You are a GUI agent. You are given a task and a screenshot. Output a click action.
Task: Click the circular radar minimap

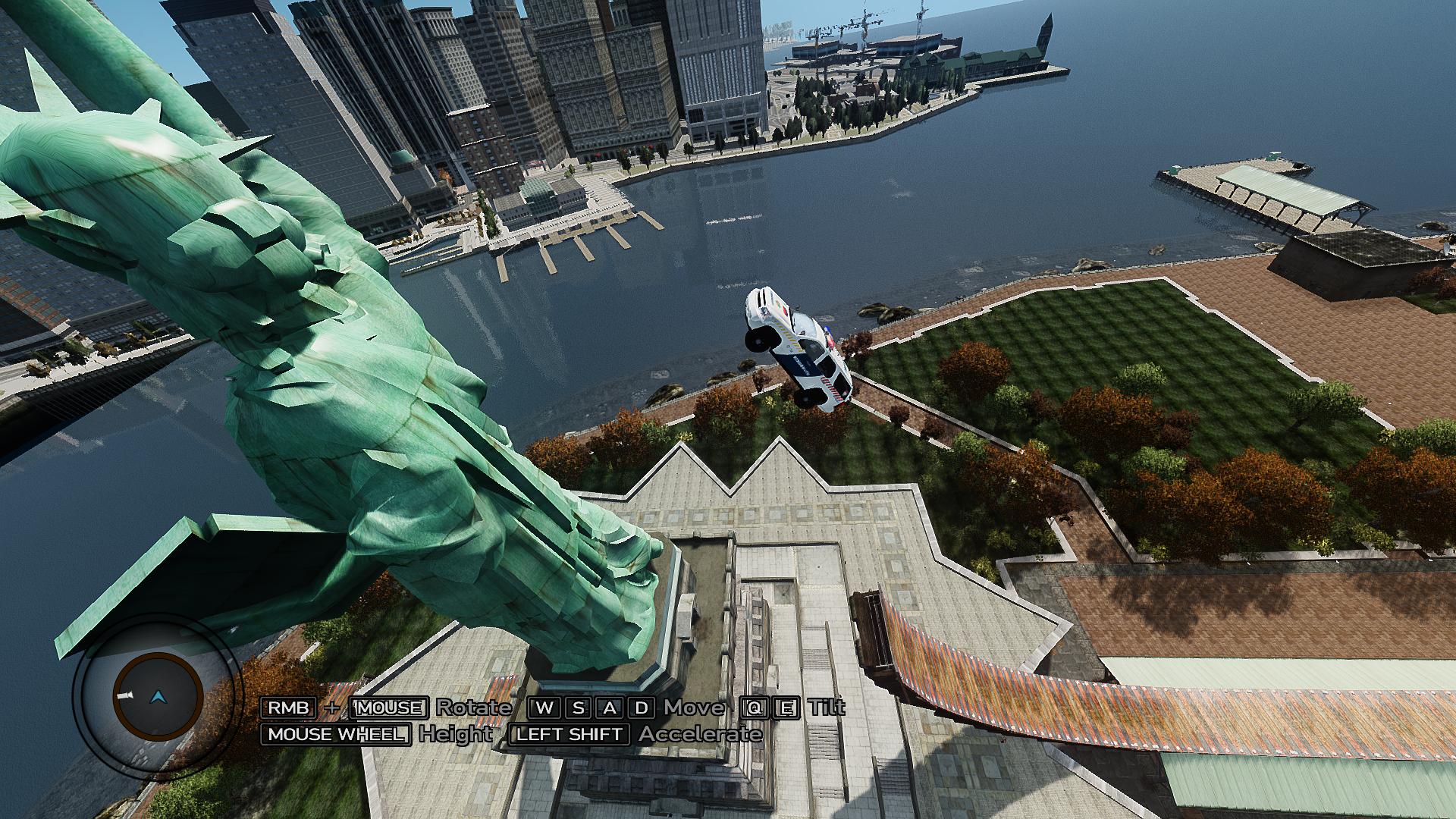pyautogui.click(x=157, y=696)
